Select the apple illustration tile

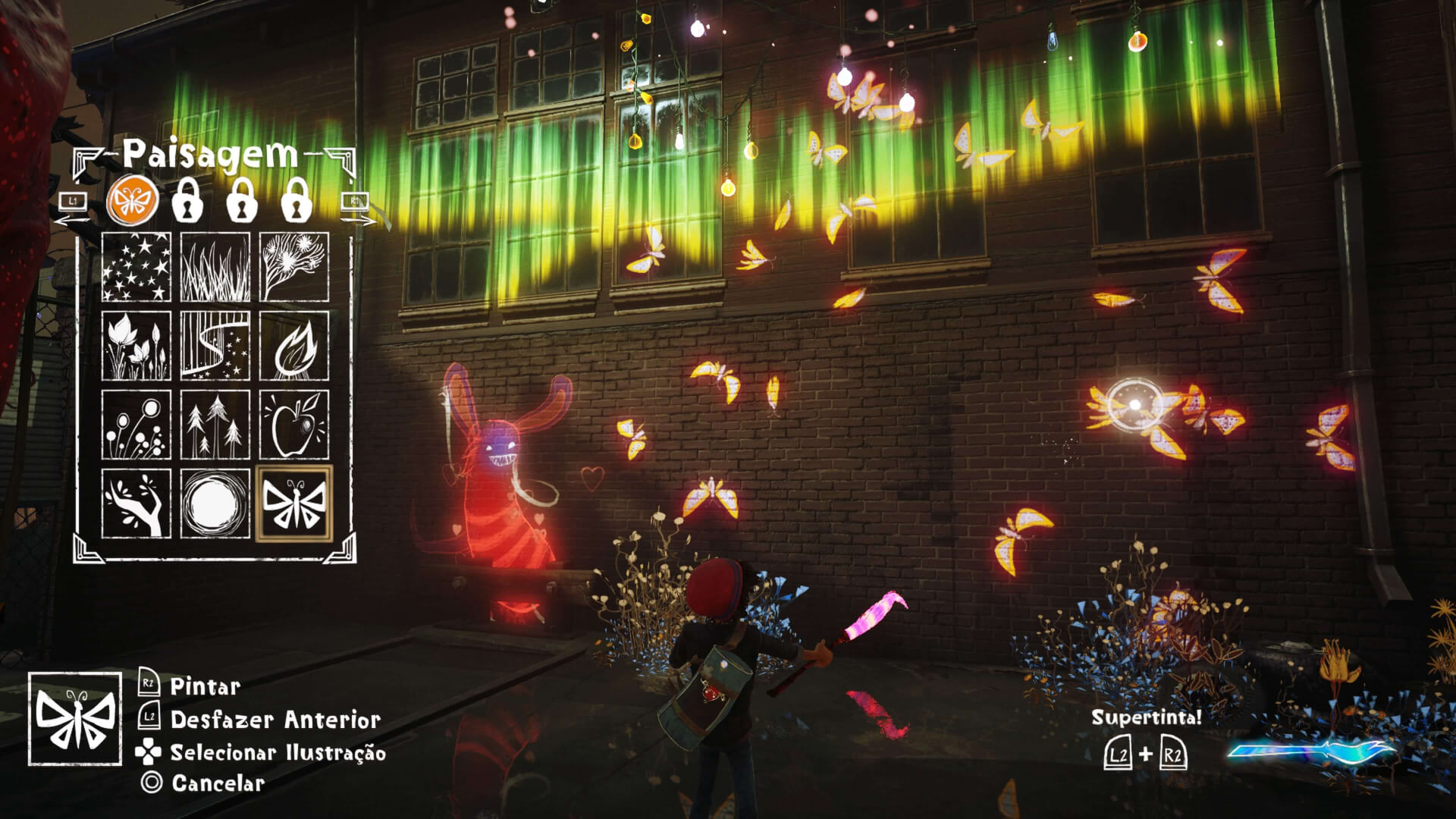(294, 425)
